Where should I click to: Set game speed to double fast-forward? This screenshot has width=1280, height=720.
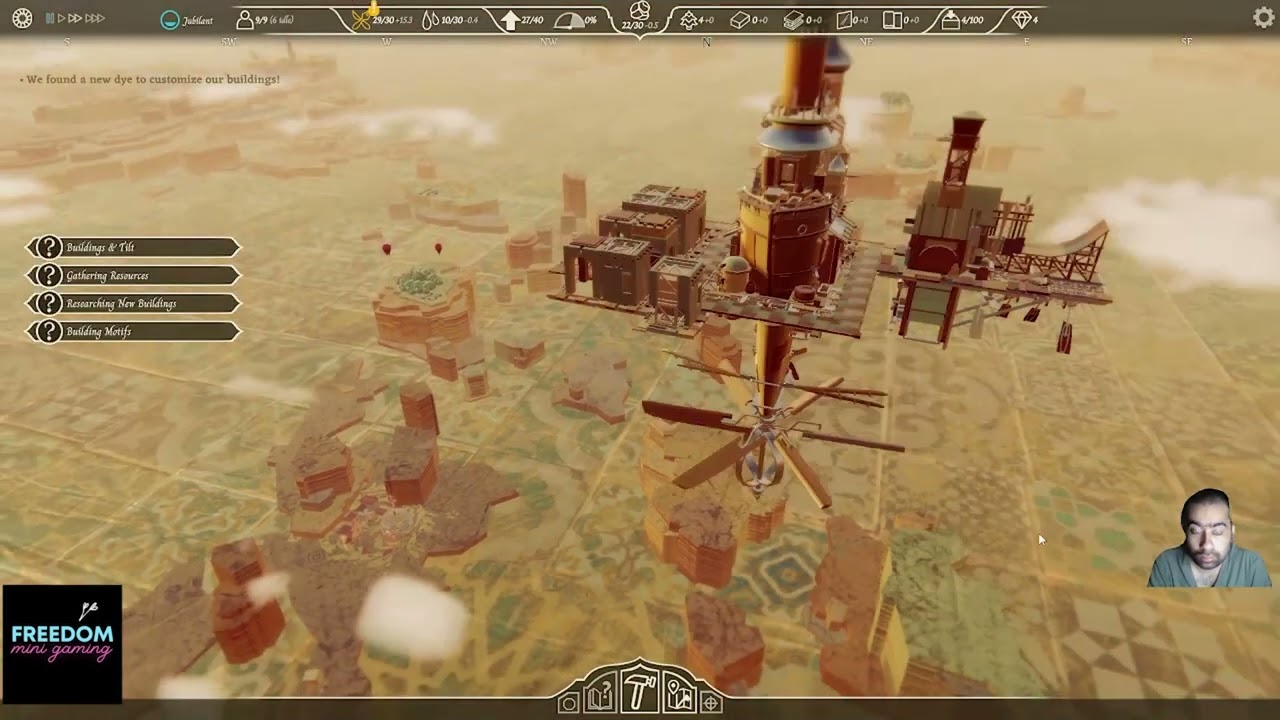click(75, 18)
